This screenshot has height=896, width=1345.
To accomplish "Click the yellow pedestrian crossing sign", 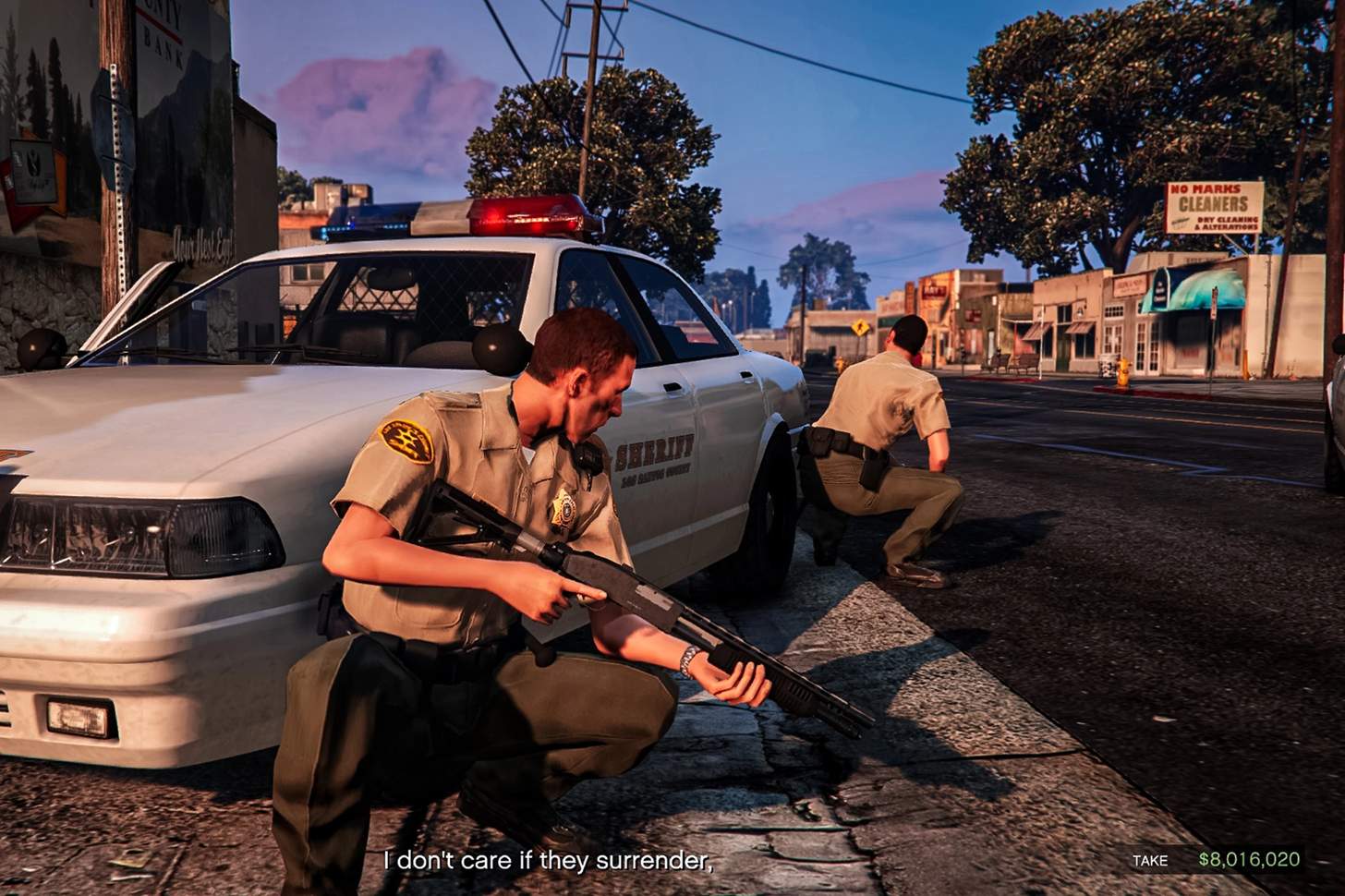I will pos(861,327).
